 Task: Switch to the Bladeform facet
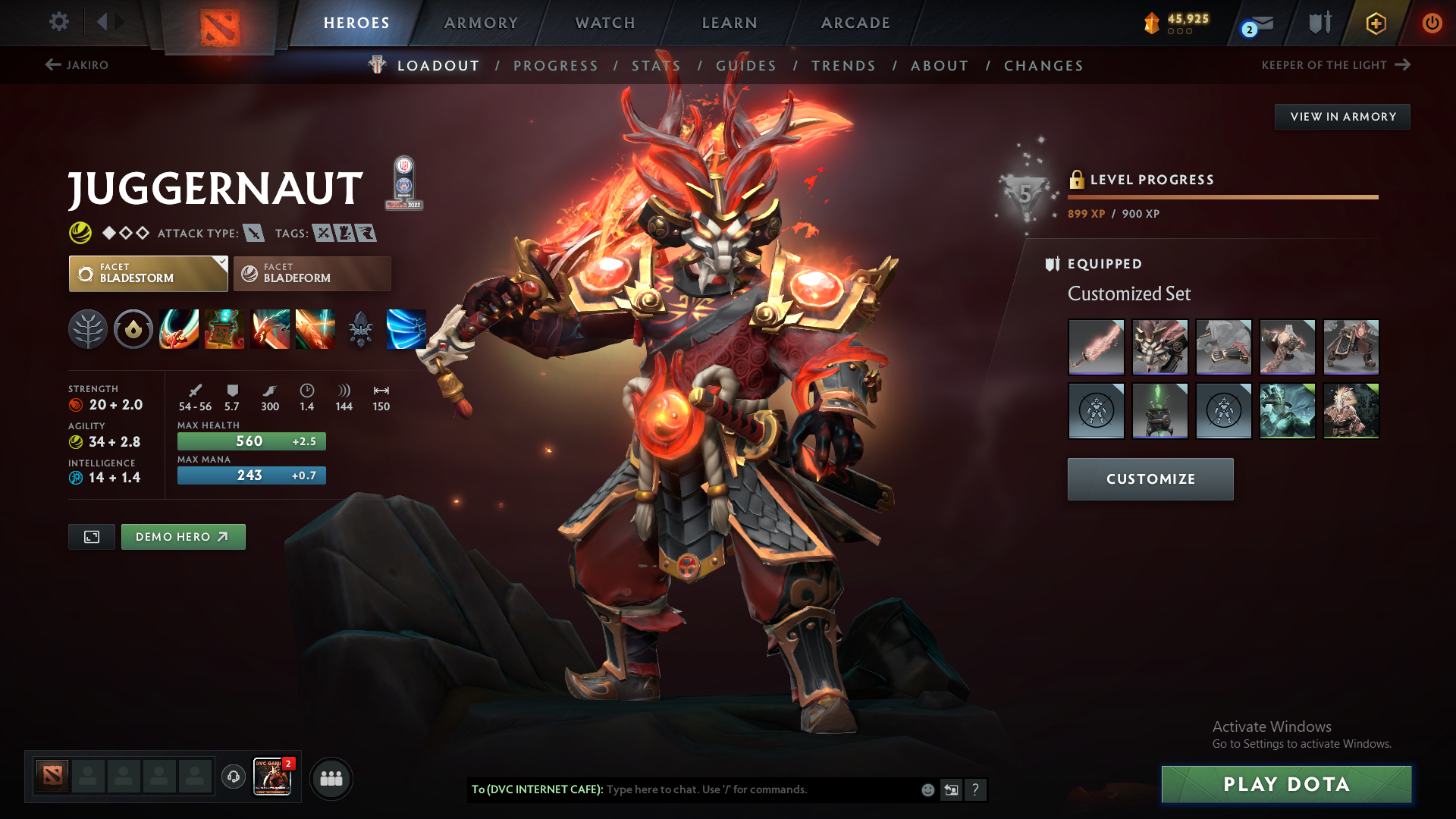coord(311,273)
